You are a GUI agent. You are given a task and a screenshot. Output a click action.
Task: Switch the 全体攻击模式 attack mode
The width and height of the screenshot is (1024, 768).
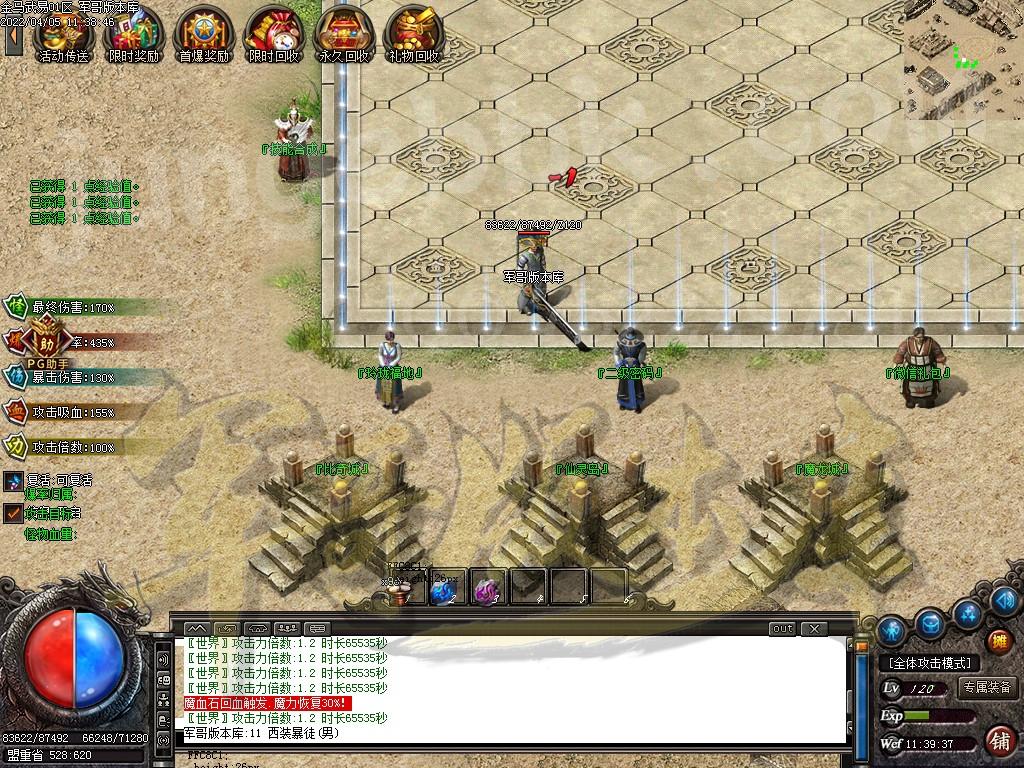(x=929, y=663)
